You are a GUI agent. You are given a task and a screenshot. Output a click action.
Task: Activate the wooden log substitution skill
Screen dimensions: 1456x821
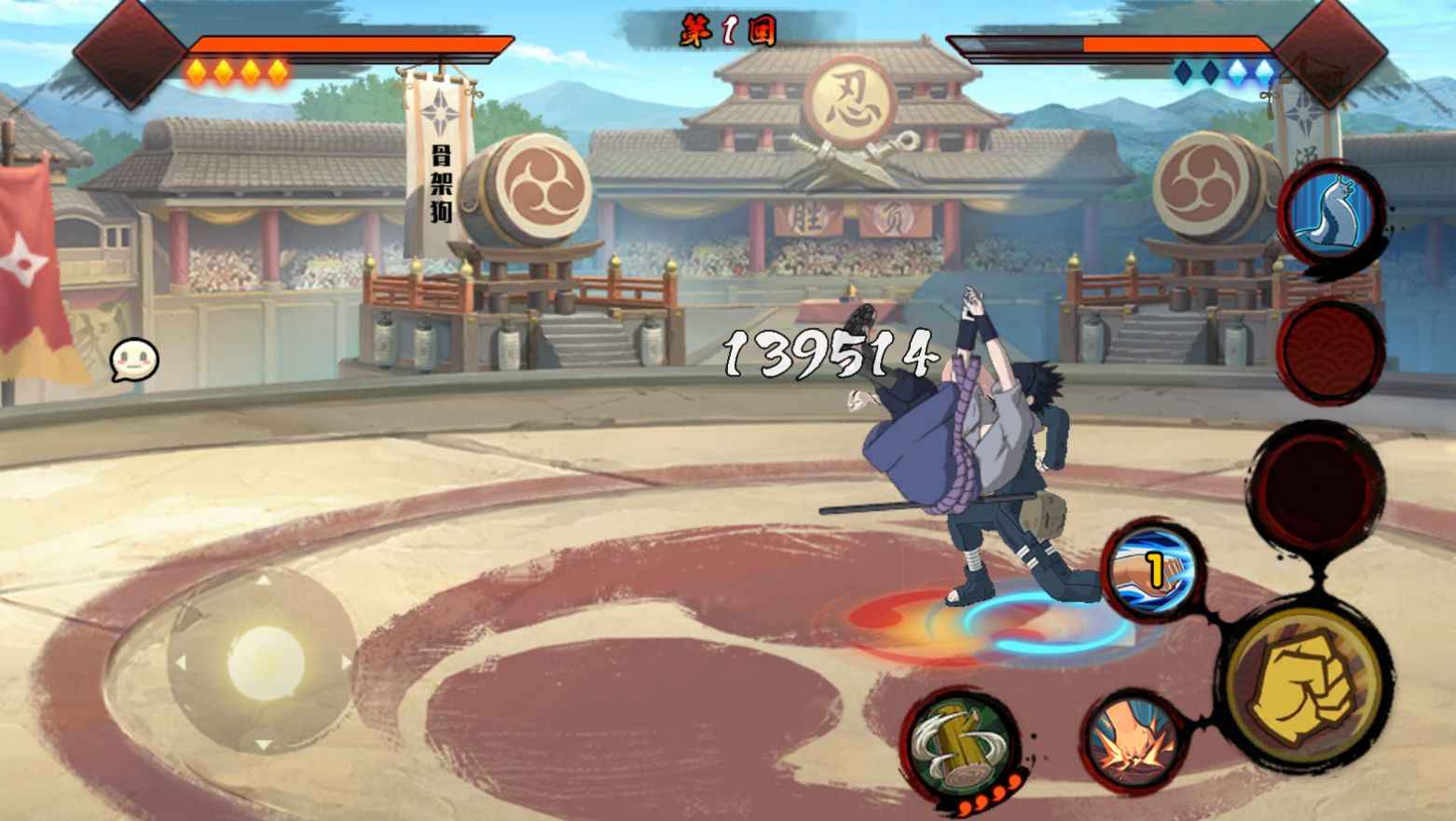tap(960, 746)
